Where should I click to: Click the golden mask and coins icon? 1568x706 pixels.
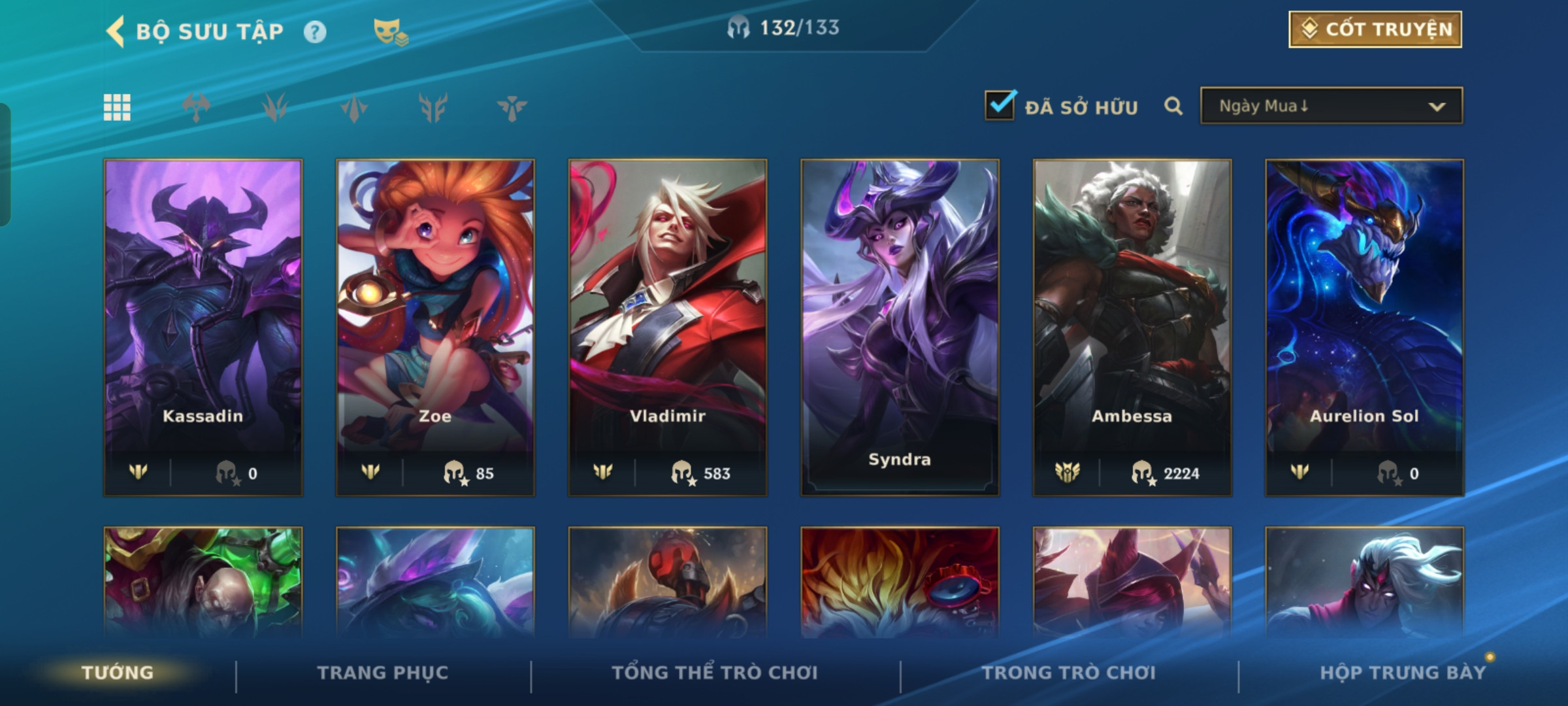[390, 32]
